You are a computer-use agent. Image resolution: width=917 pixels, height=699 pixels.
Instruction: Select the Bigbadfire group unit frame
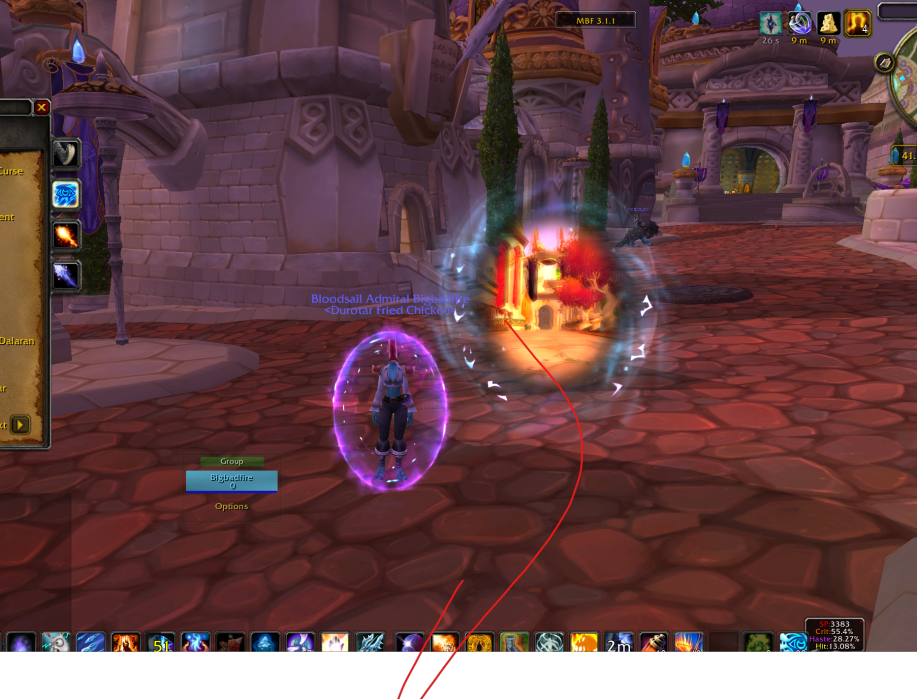(x=231, y=481)
